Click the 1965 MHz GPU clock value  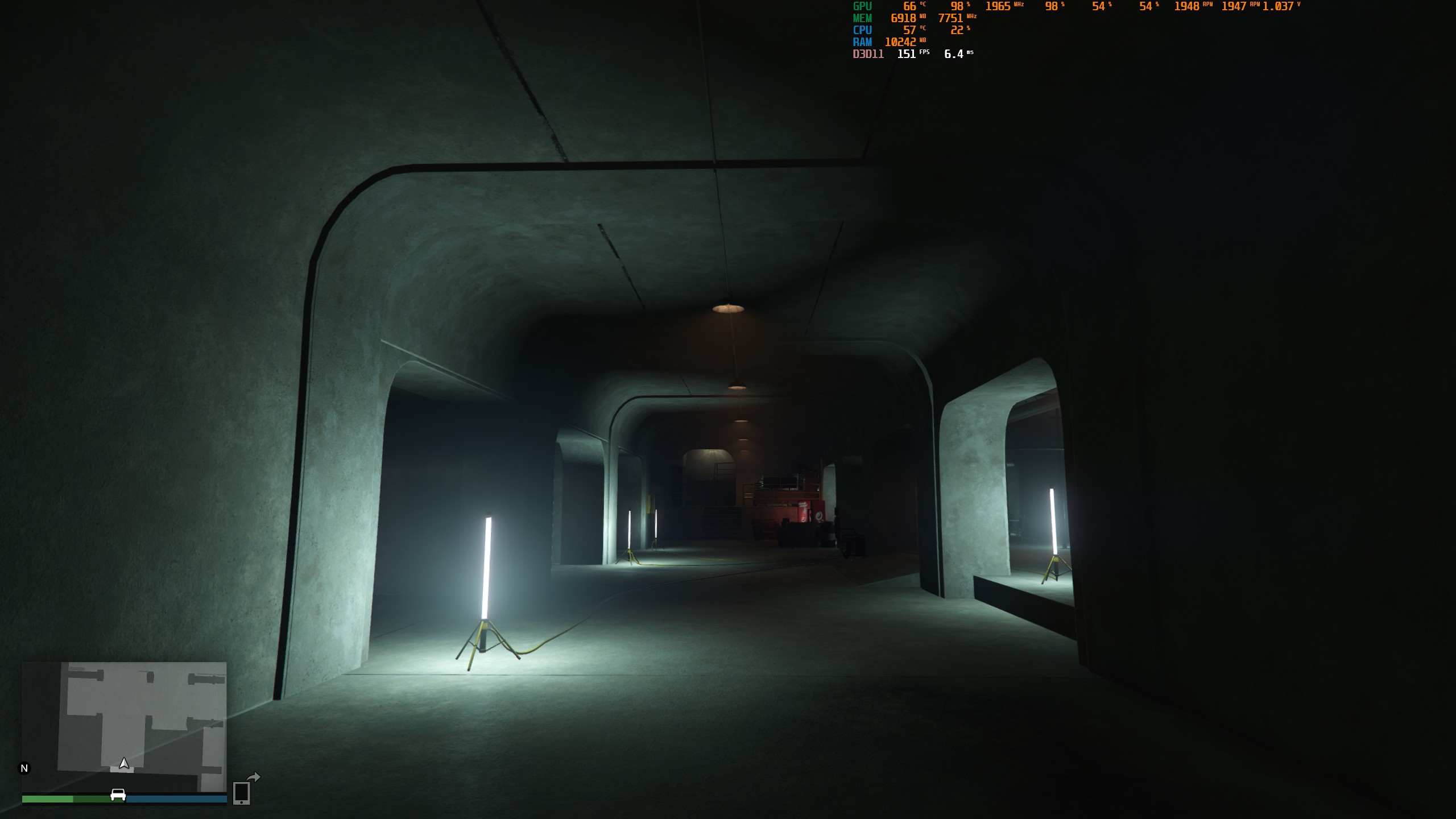pos(998,7)
